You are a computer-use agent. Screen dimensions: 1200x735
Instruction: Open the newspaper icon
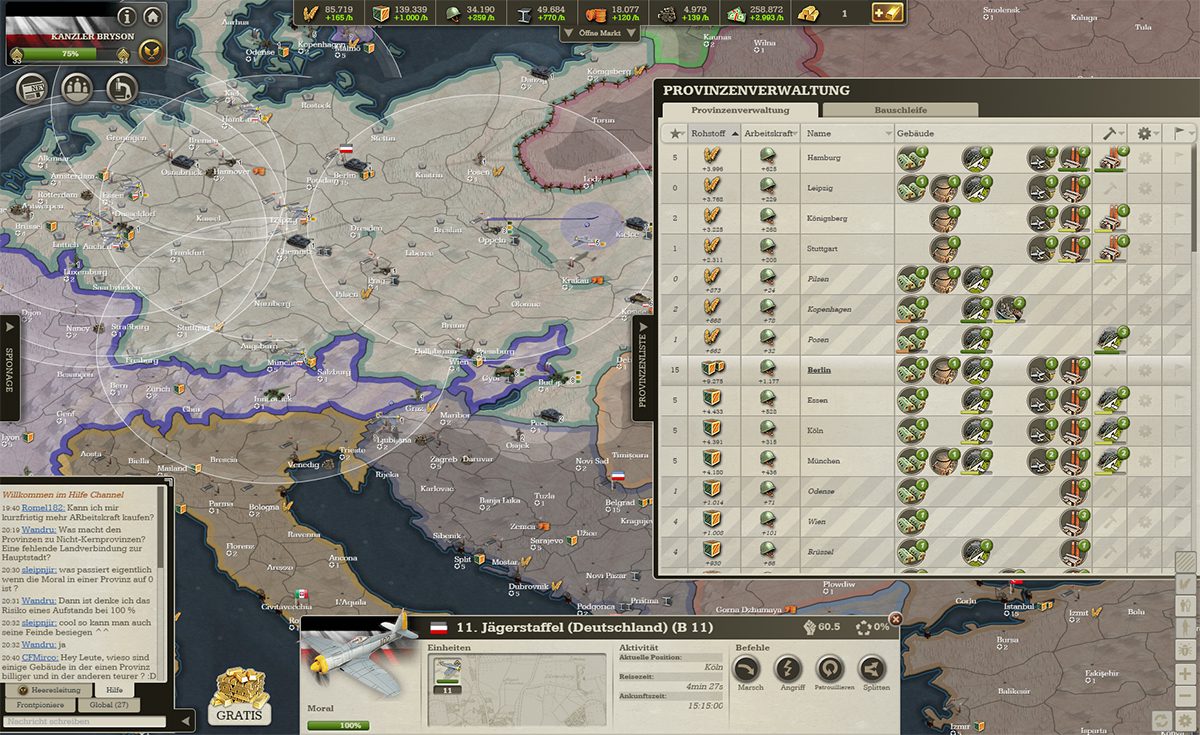click(x=34, y=89)
